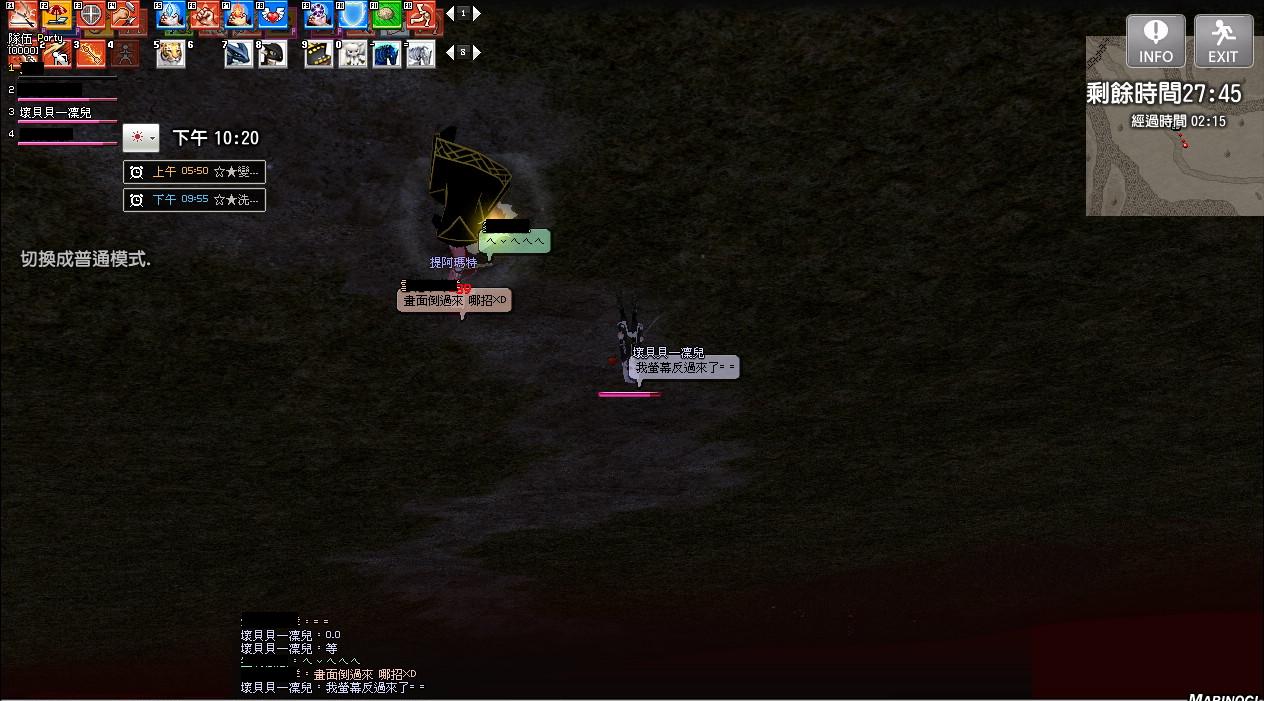1264x701 pixels.
Task: Activate the F3 round shield defense skill
Action: (x=91, y=15)
